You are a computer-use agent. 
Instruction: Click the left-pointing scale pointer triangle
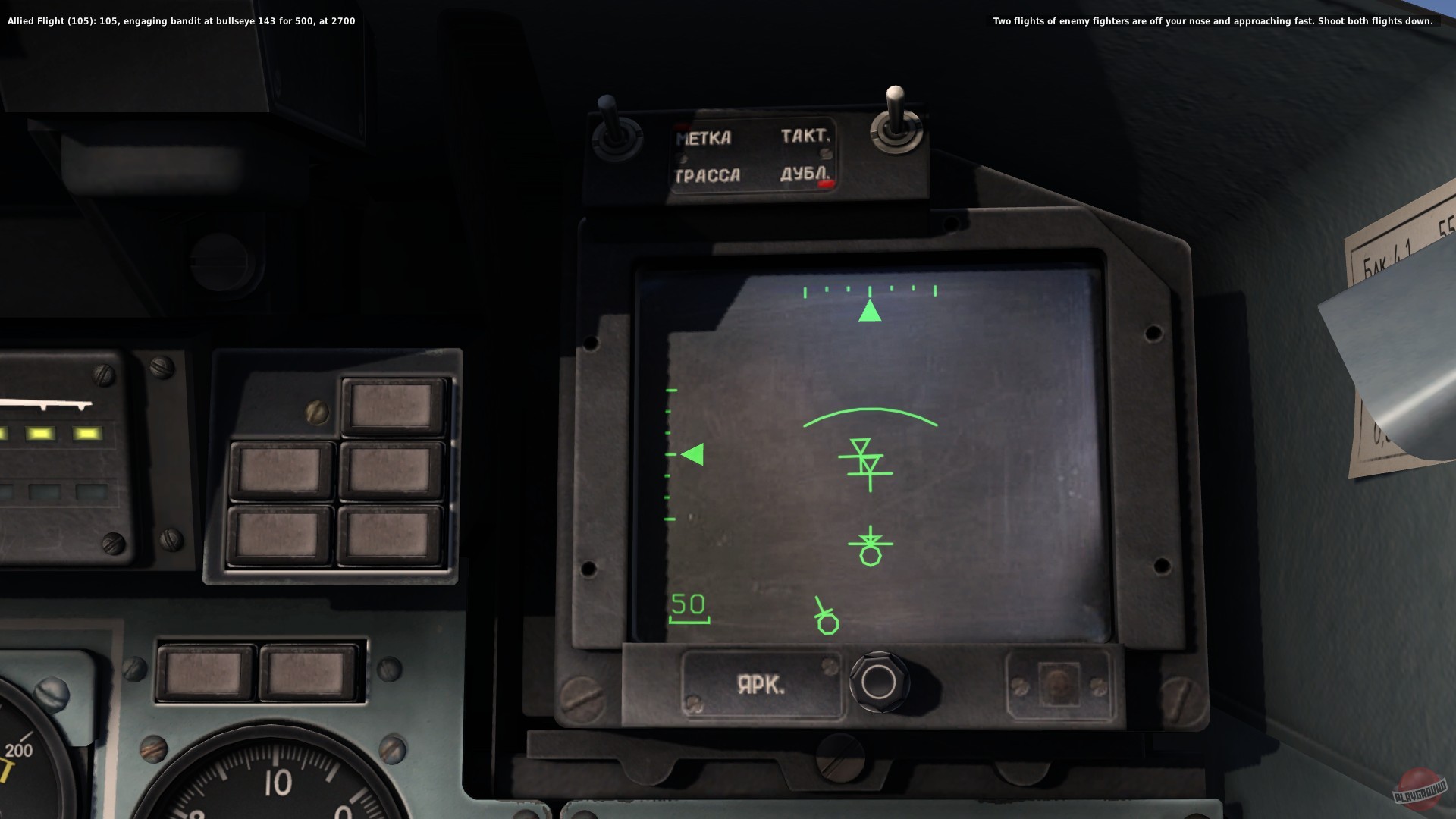(693, 453)
